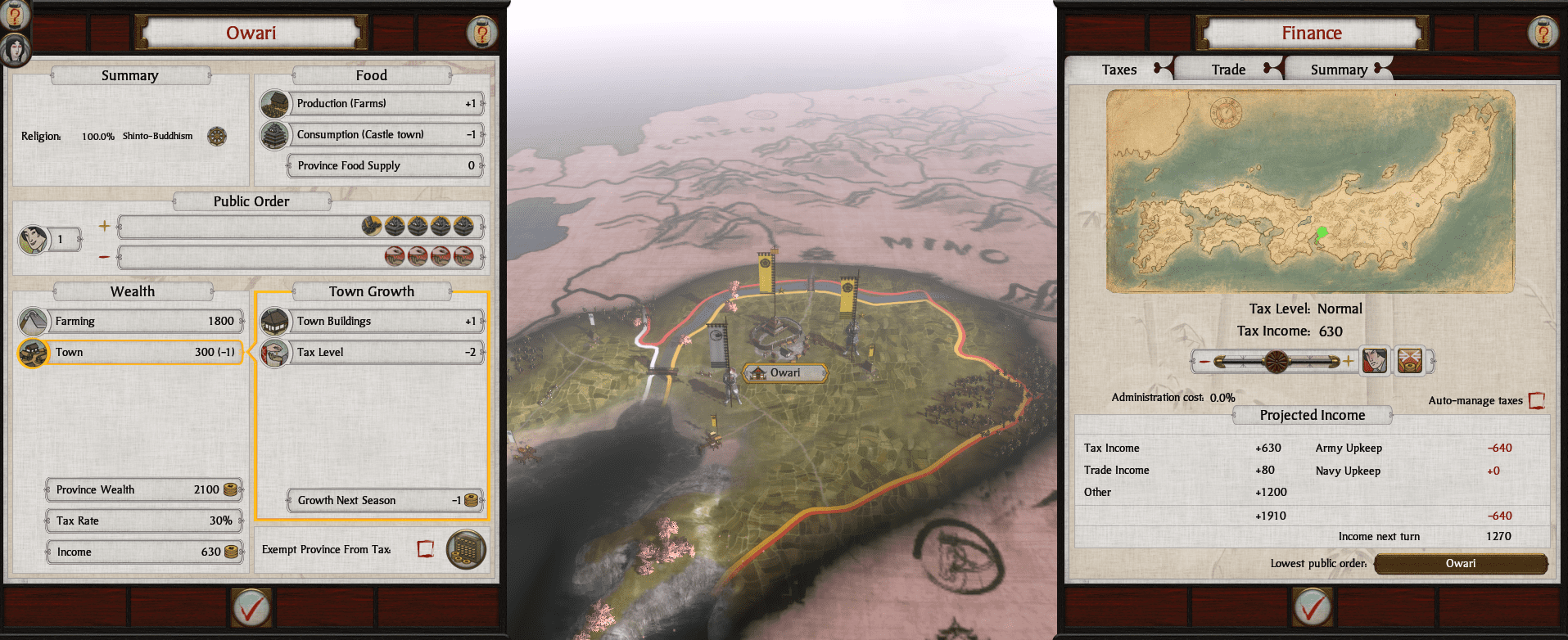1568x640 pixels.
Task: Enable Auto-manage taxes checkbox
Action: coord(1536,400)
